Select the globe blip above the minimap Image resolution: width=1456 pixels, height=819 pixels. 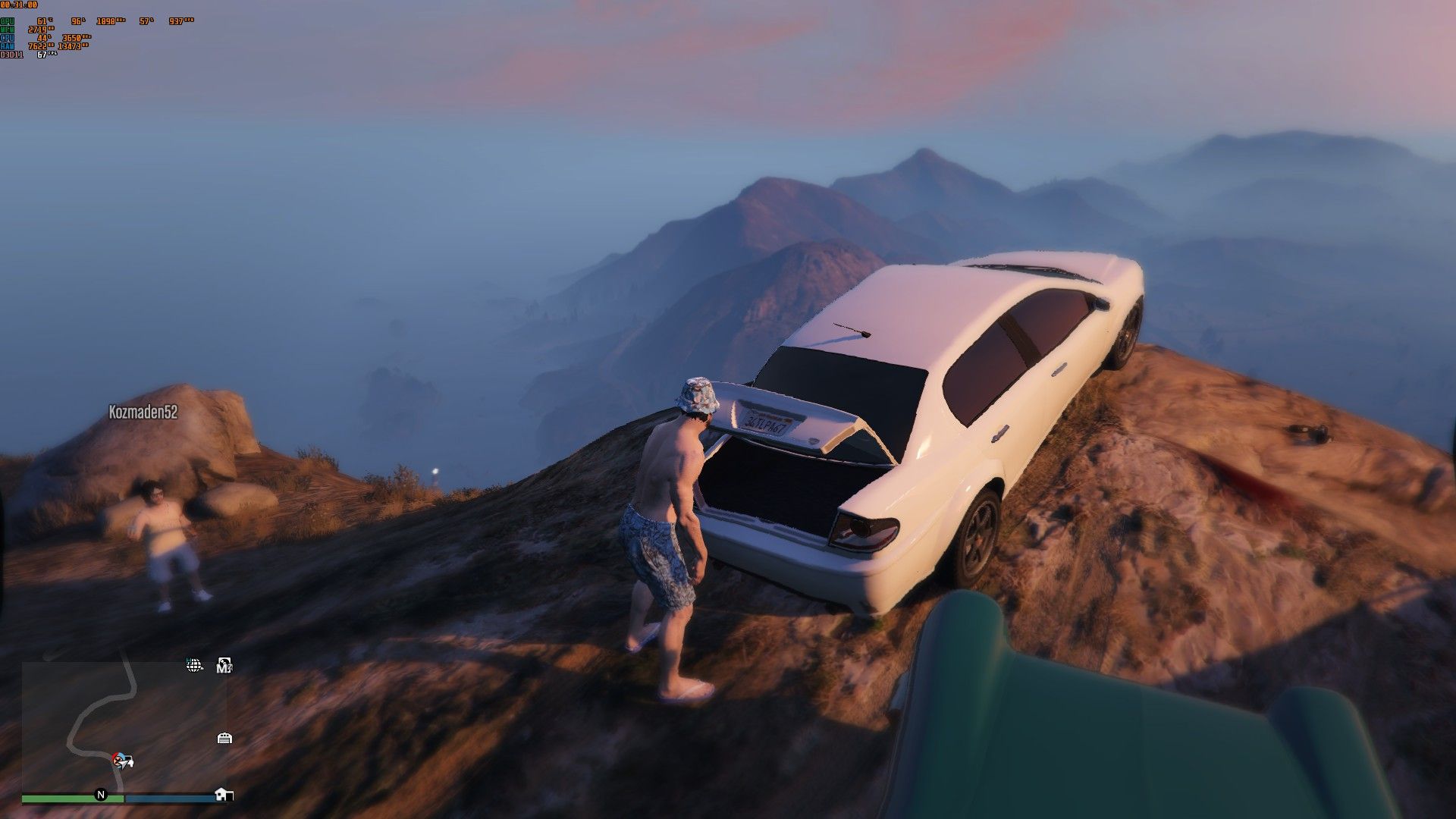pyautogui.click(x=194, y=666)
